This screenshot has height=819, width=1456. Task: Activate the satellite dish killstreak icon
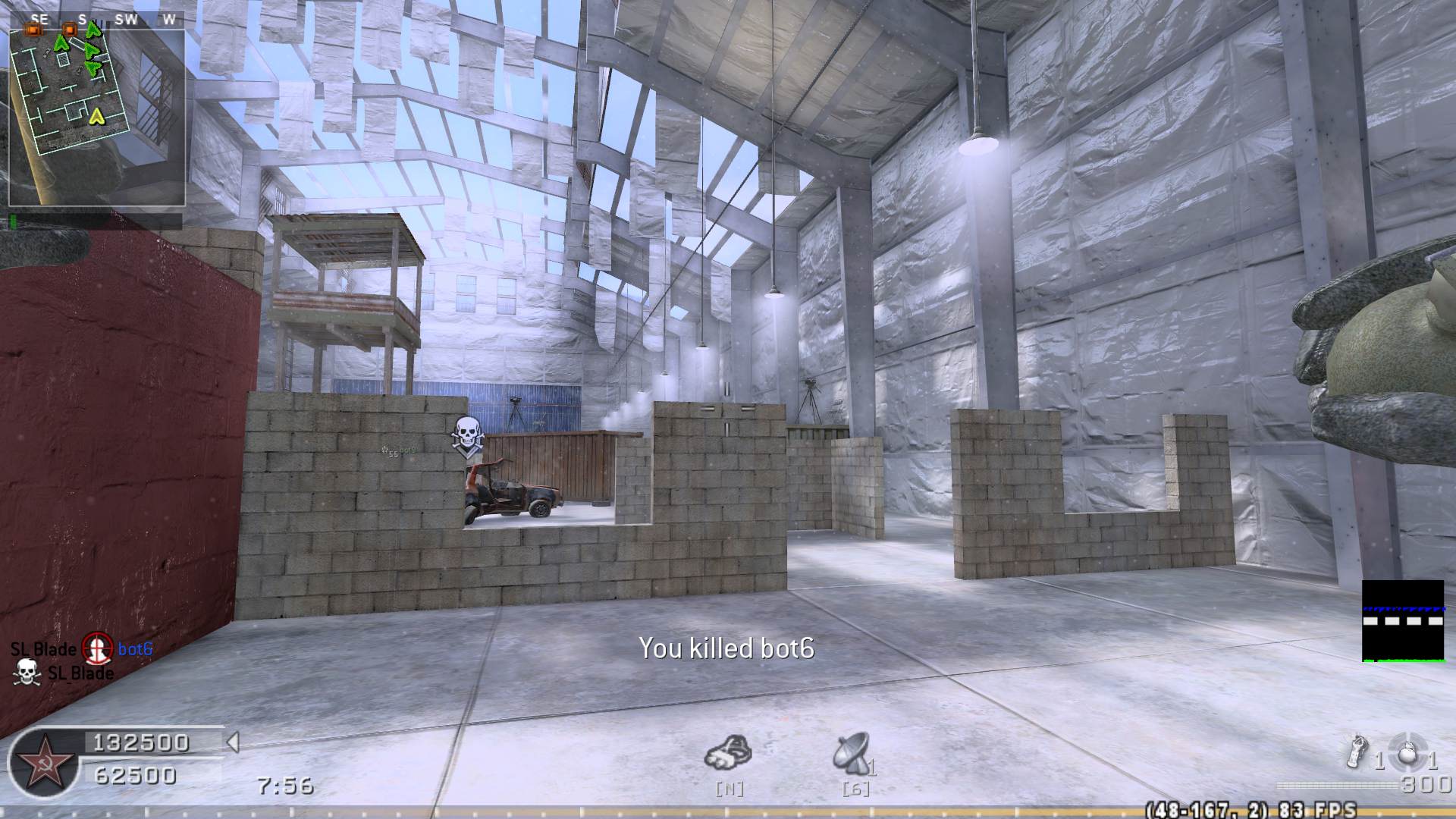click(852, 751)
